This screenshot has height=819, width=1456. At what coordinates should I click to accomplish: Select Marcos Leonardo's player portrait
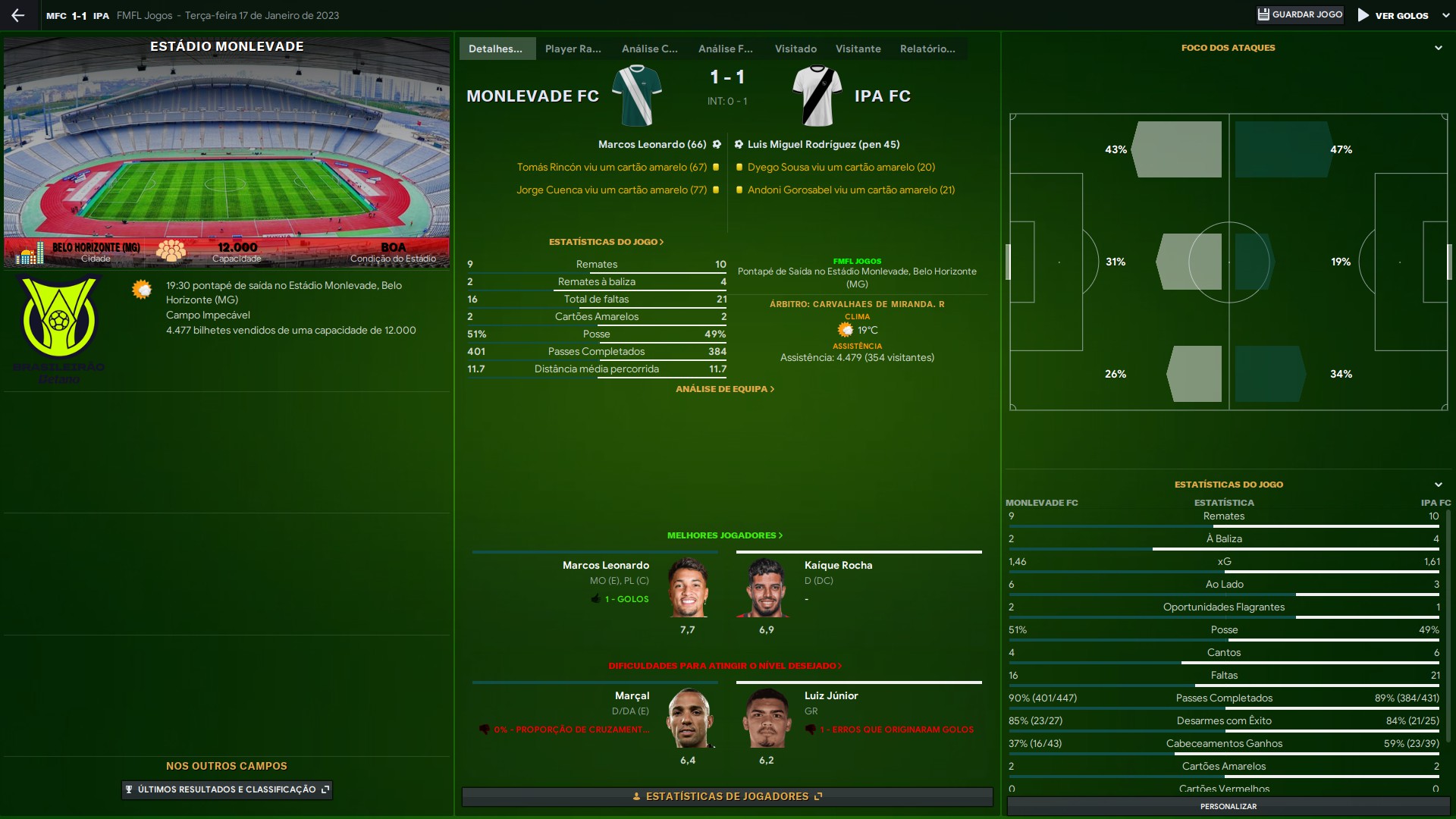[x=688, y=588]
